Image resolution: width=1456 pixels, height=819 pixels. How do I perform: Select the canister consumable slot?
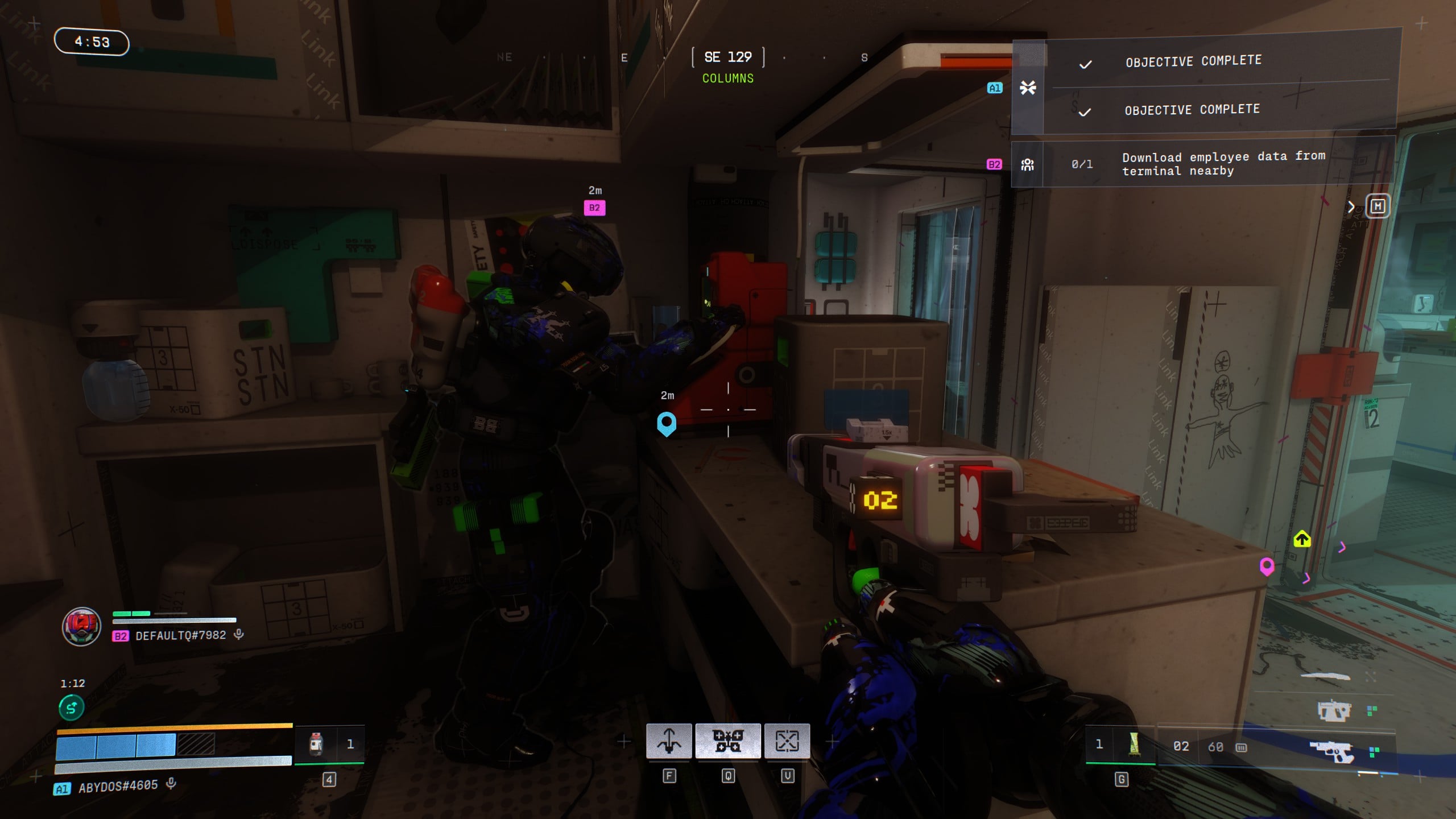click(x=316, y=744)
